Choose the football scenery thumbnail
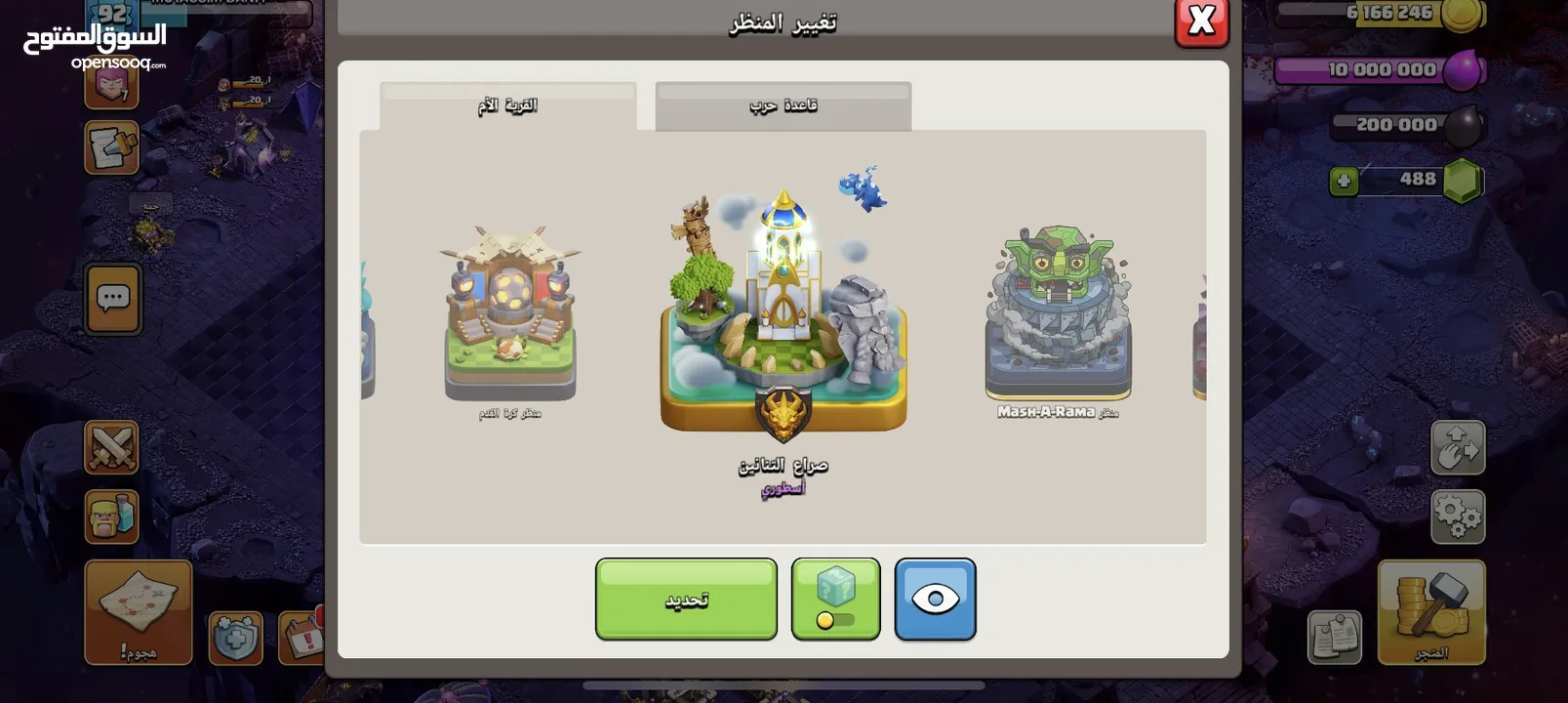This screenshot has width=1568, height=703. [x=510, y=314]
